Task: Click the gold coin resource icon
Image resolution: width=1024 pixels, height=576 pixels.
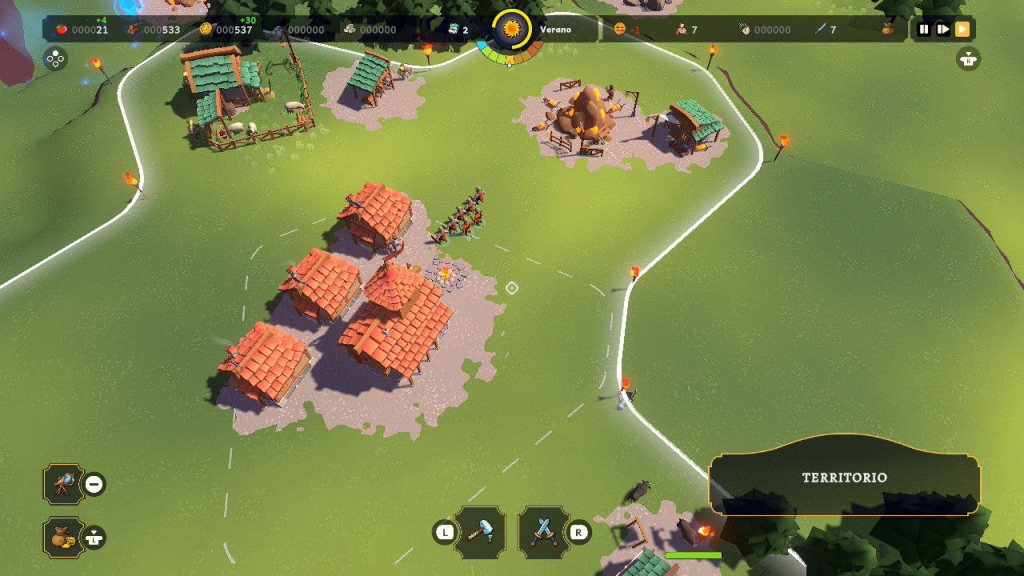Action: pyautogui.click(x=206, y=30)
